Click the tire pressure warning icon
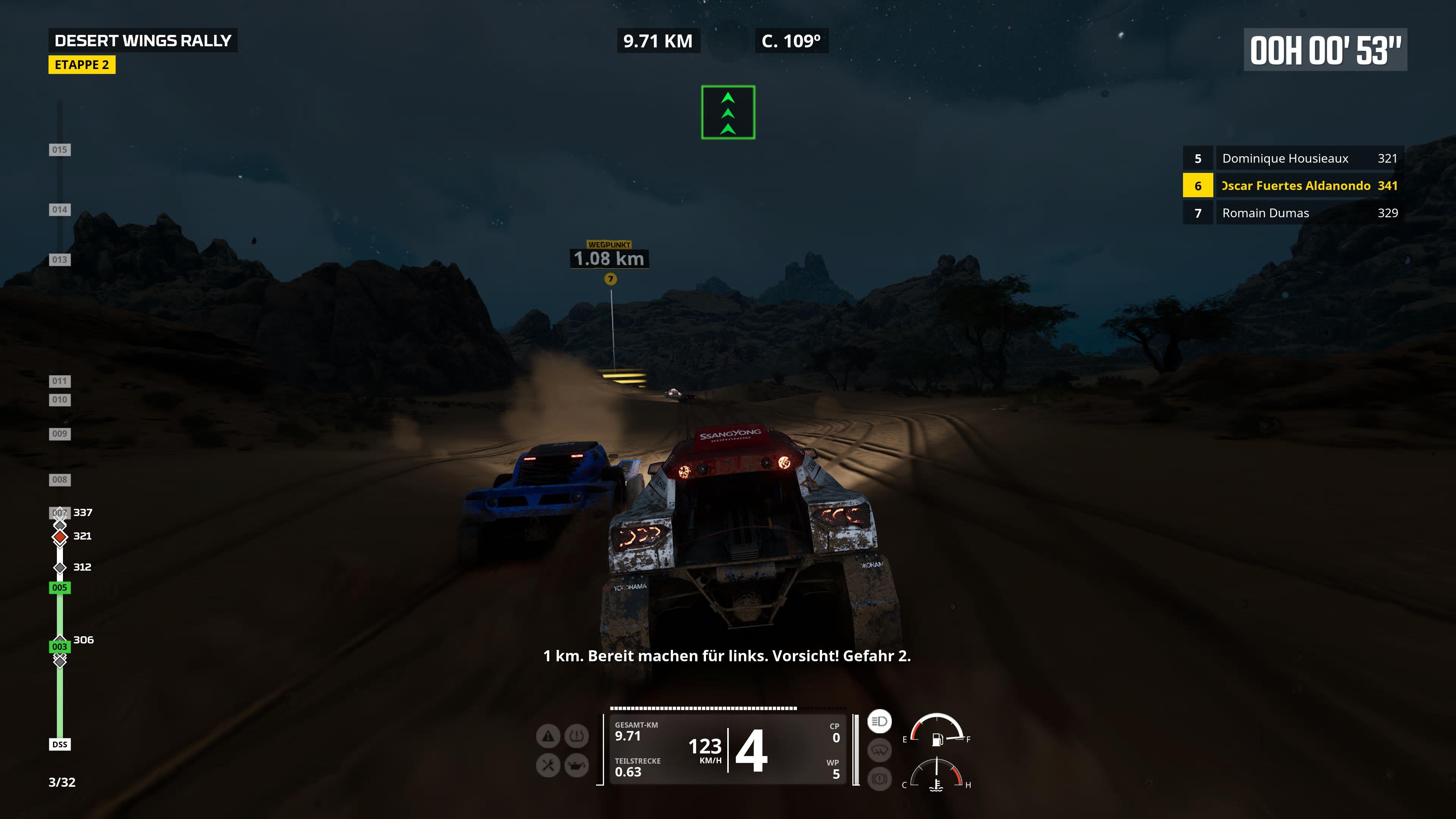The width and height of the screenshot is (1456, 819). [x=576, y=736]
